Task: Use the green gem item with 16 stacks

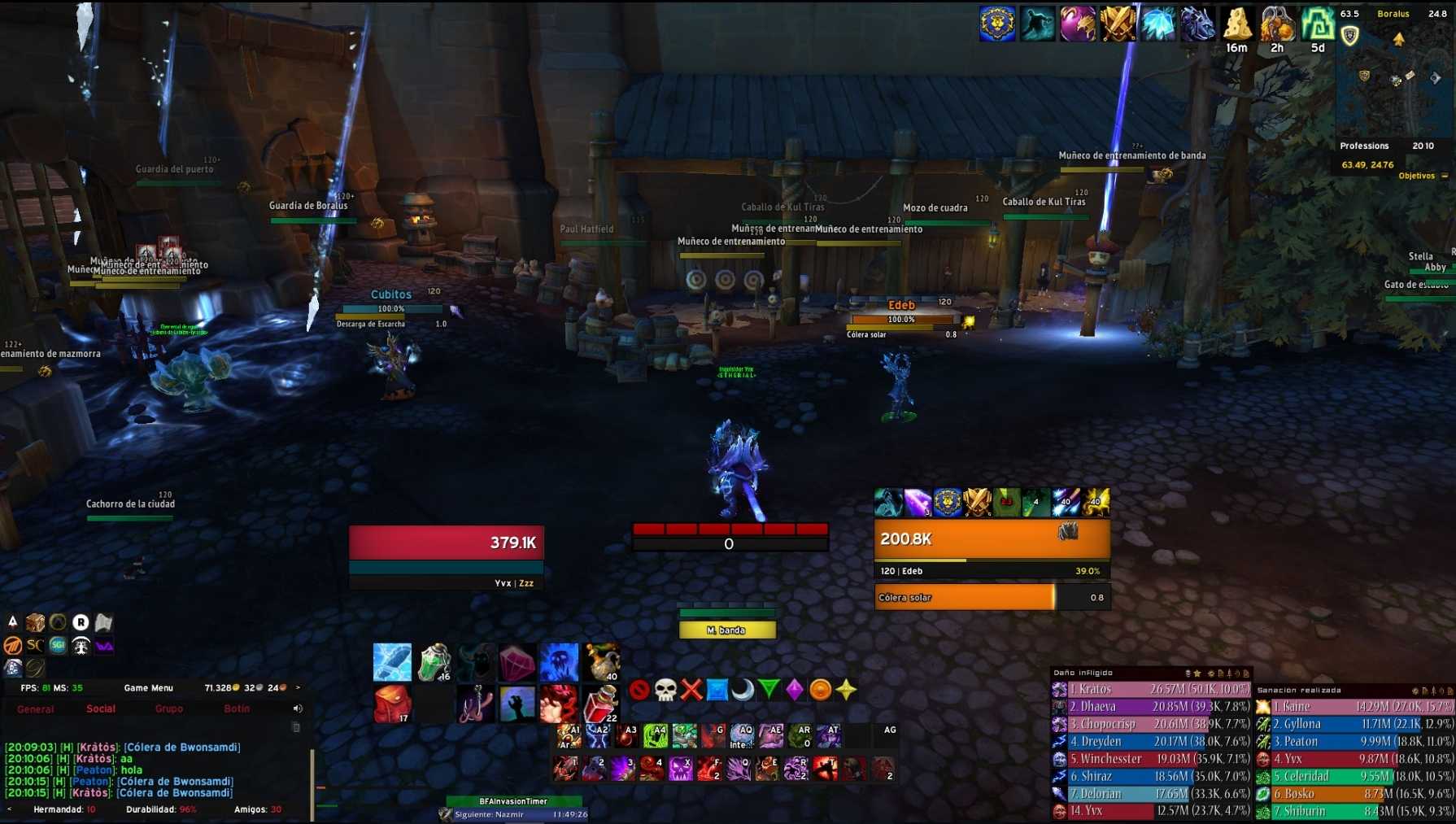Action: [x=434, y=662]
